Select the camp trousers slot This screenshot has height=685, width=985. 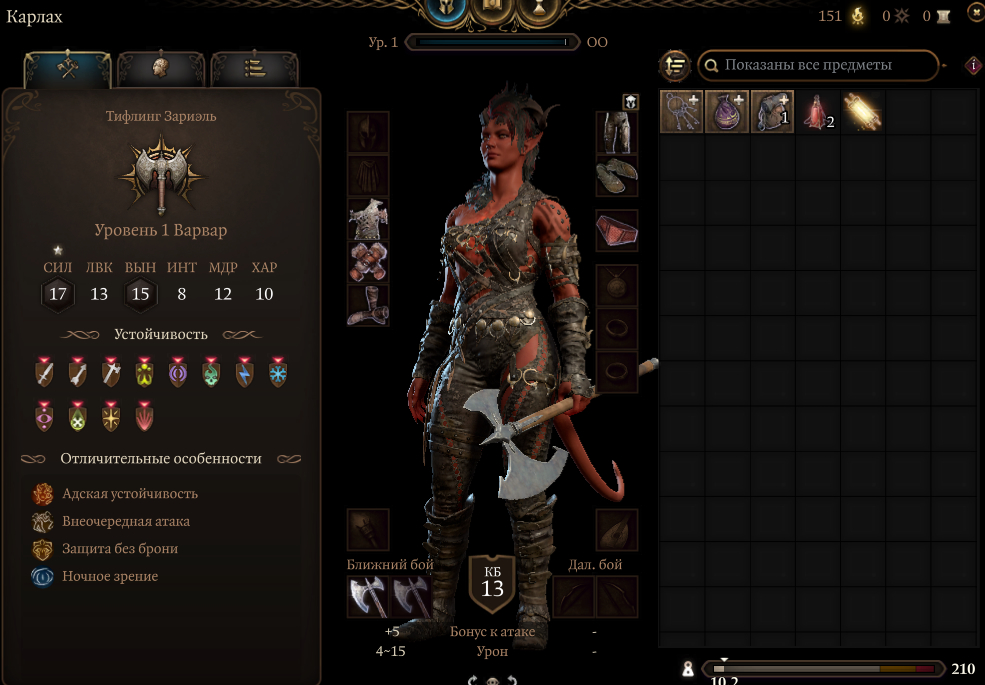click(616, 132)
